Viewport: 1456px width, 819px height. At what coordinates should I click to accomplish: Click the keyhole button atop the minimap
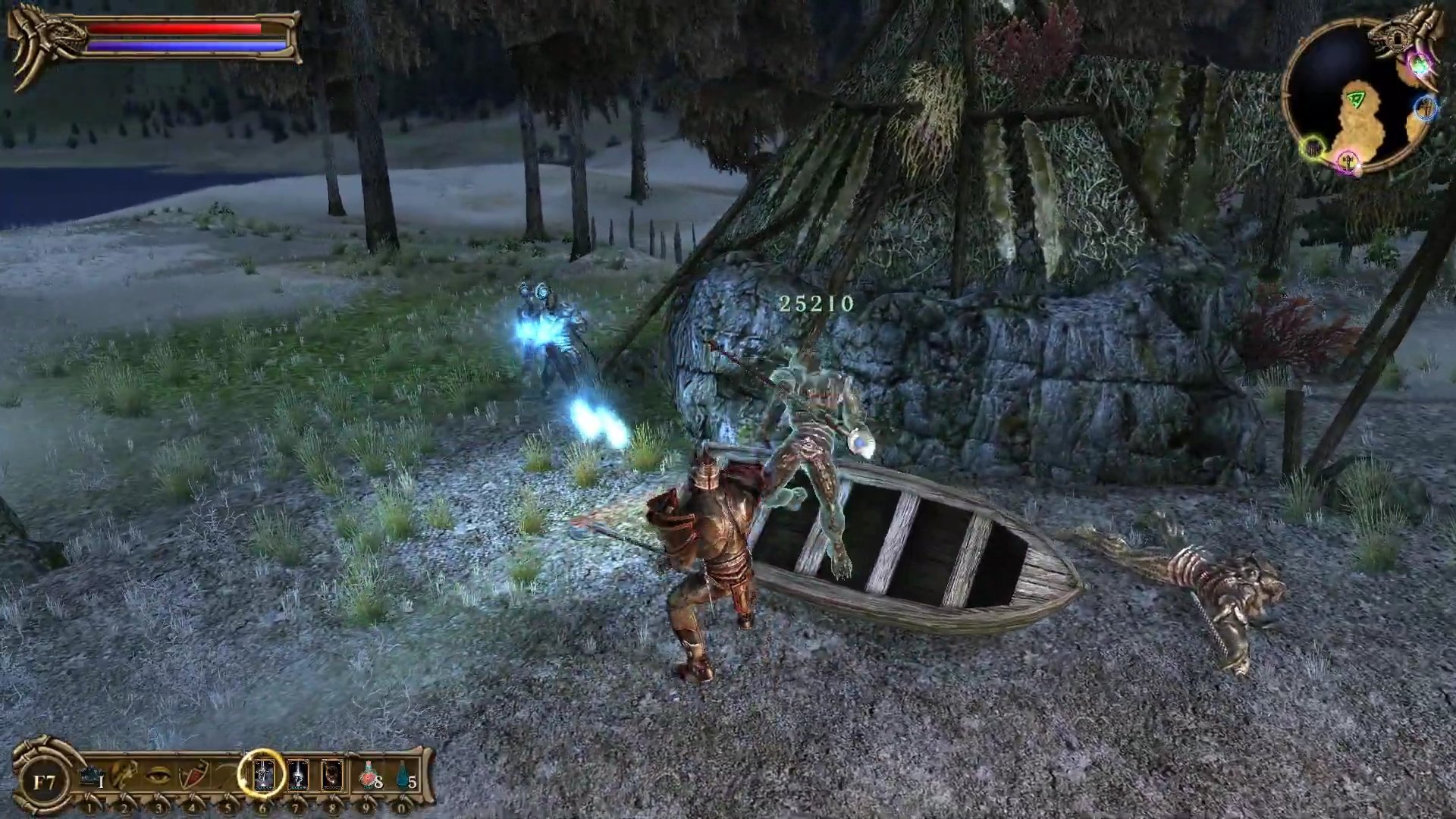(x=1396, y=37)
